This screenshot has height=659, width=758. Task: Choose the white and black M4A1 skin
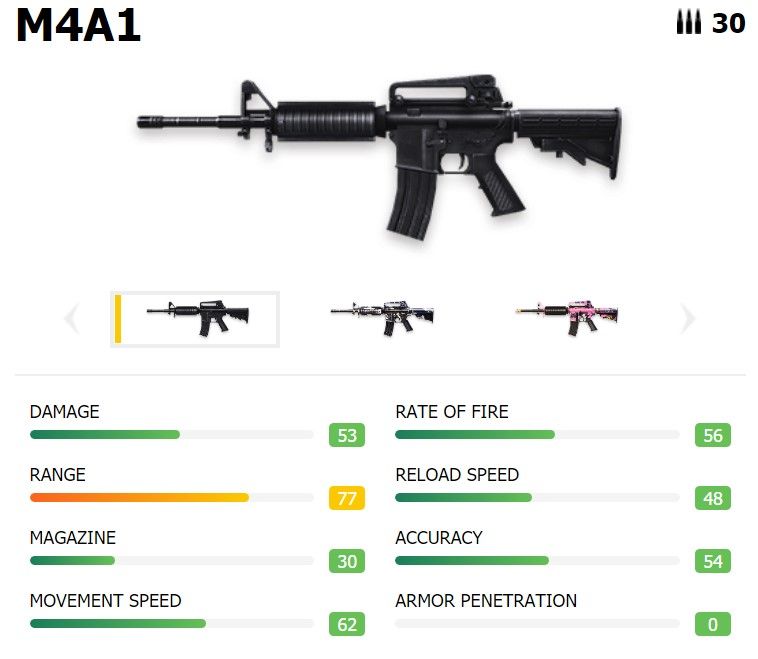tap(382, 318)
